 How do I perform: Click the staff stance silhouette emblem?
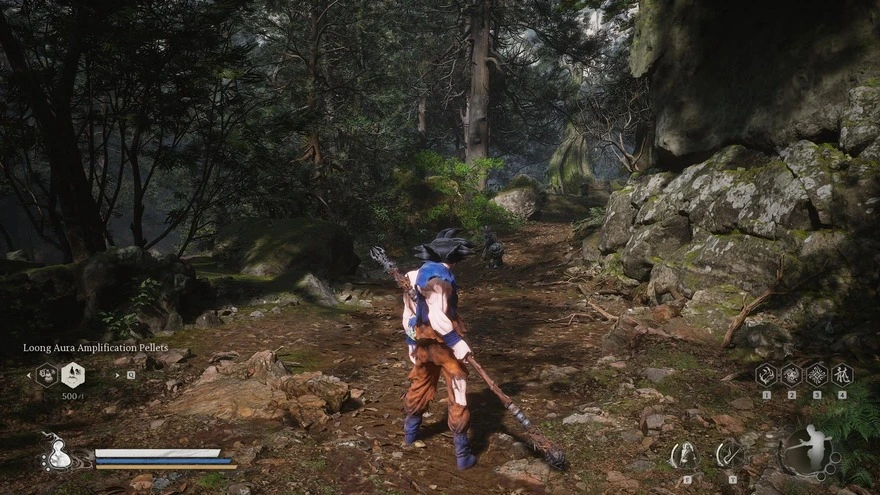(x=811, y=451)
